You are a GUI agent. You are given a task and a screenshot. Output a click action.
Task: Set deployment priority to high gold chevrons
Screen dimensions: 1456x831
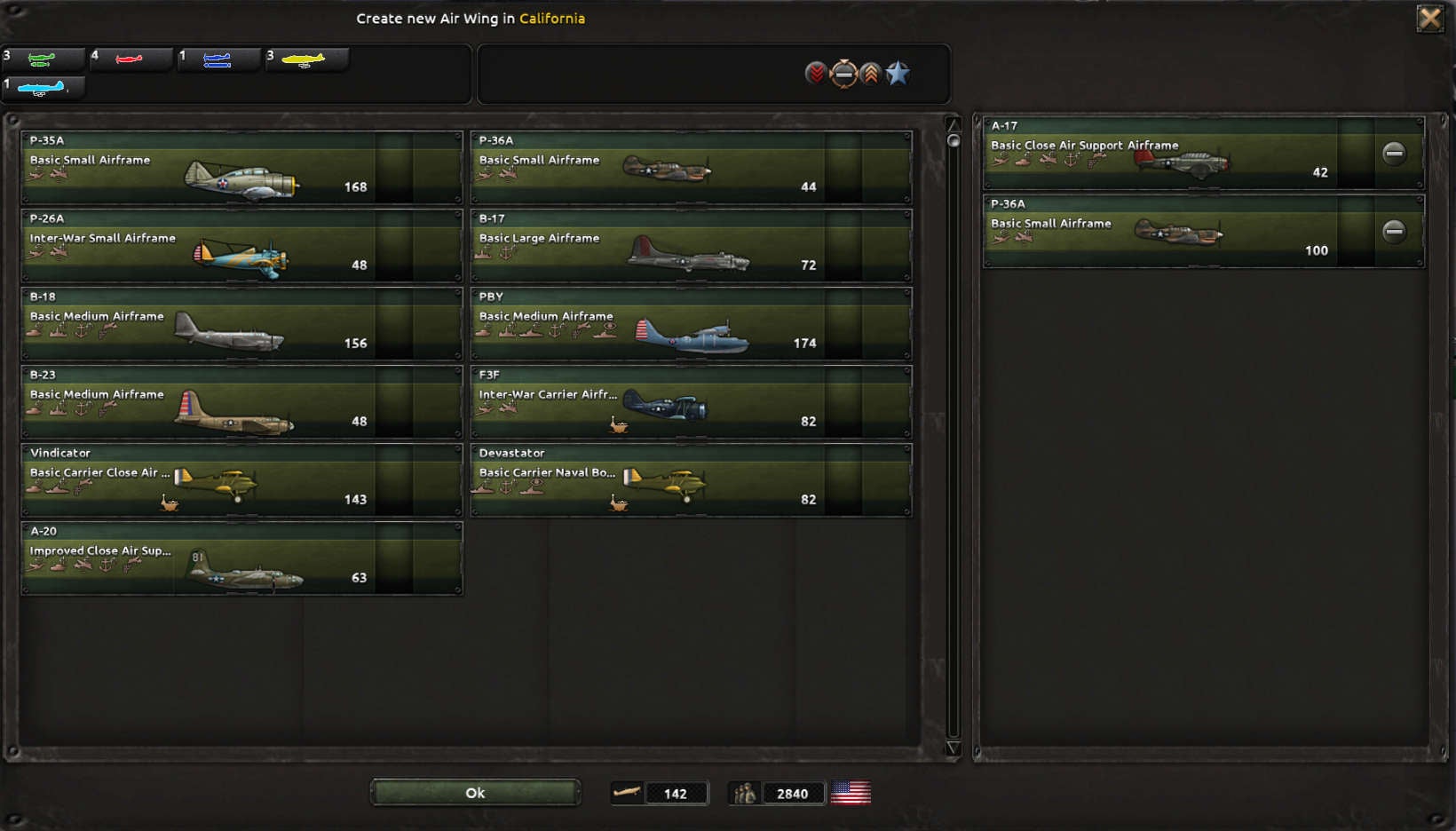(x=869, y=75)
